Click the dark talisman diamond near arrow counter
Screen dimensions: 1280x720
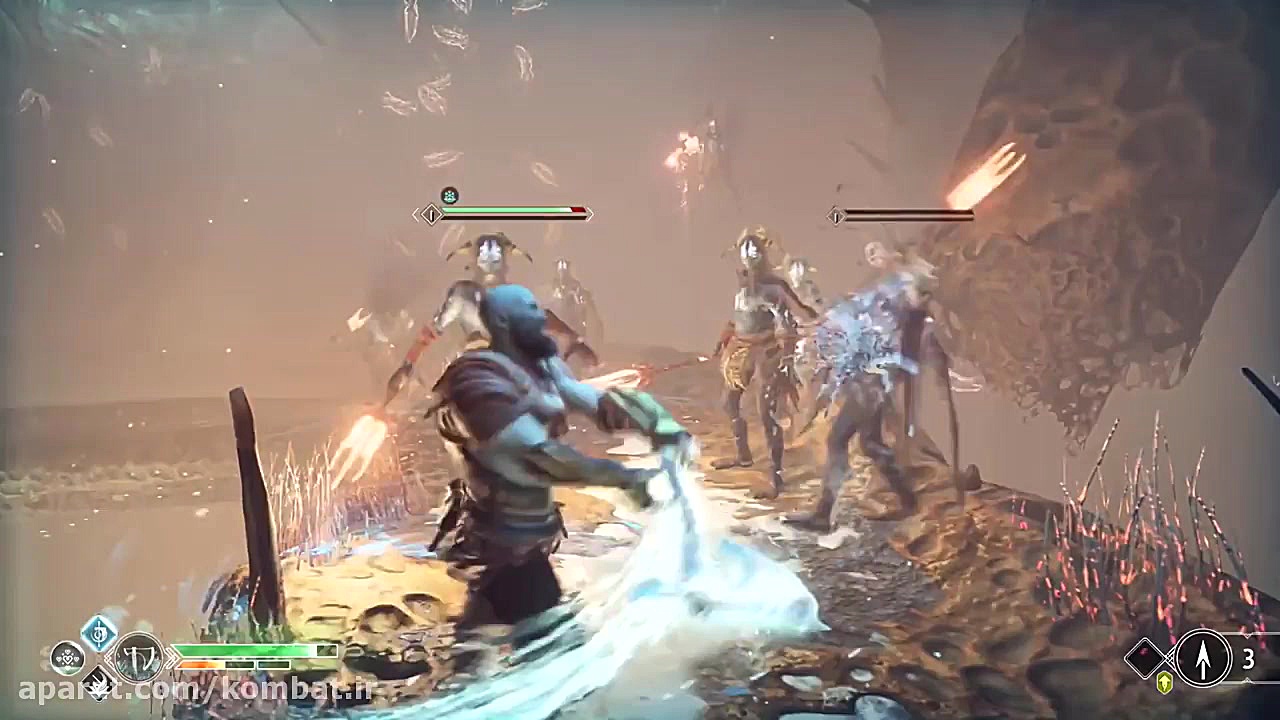coord(1143,658)
